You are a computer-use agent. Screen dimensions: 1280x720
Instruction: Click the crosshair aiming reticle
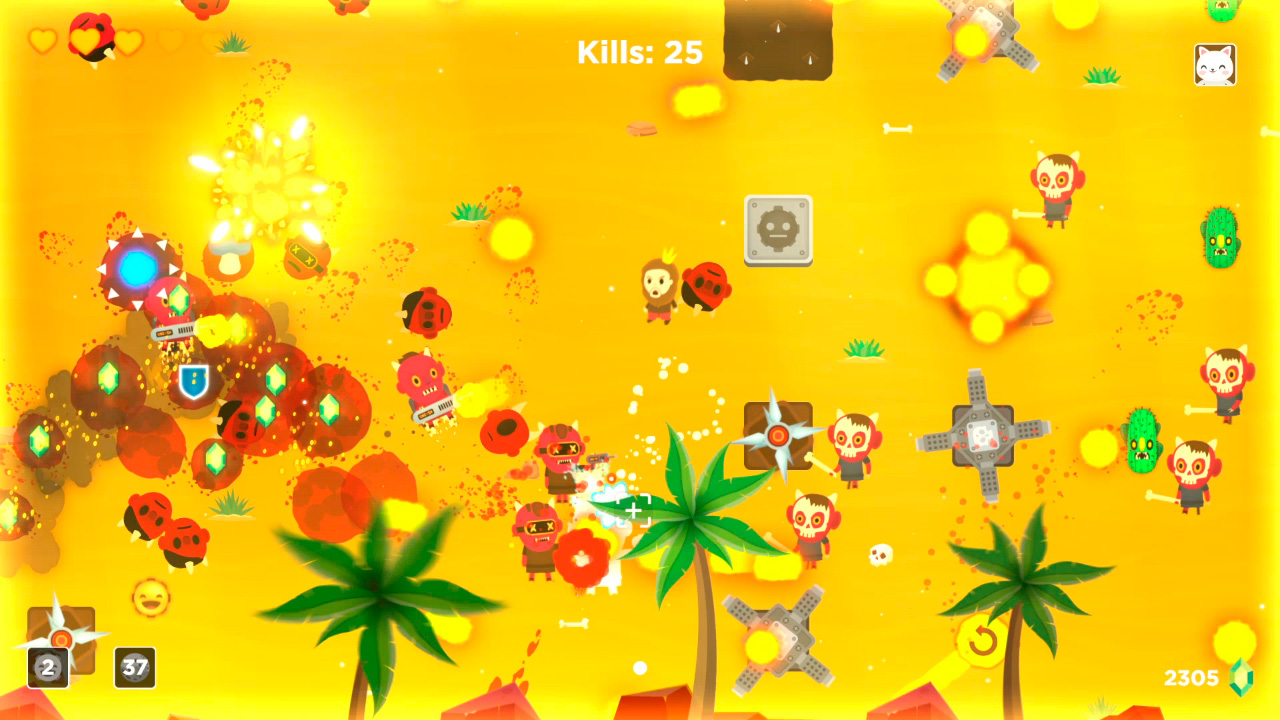tap(633, 510)
